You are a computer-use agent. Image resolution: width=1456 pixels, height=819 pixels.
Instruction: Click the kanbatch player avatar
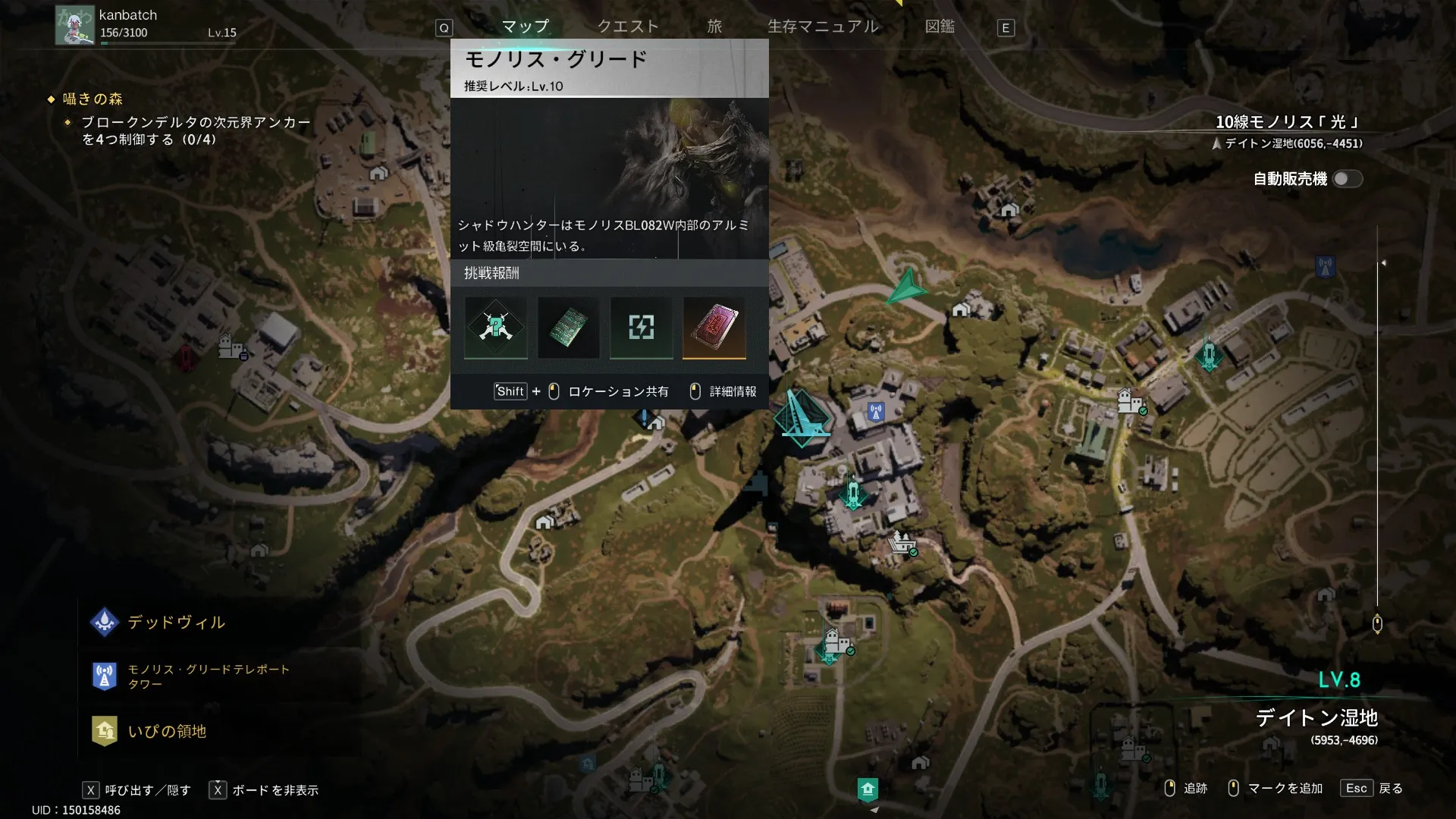74,25
